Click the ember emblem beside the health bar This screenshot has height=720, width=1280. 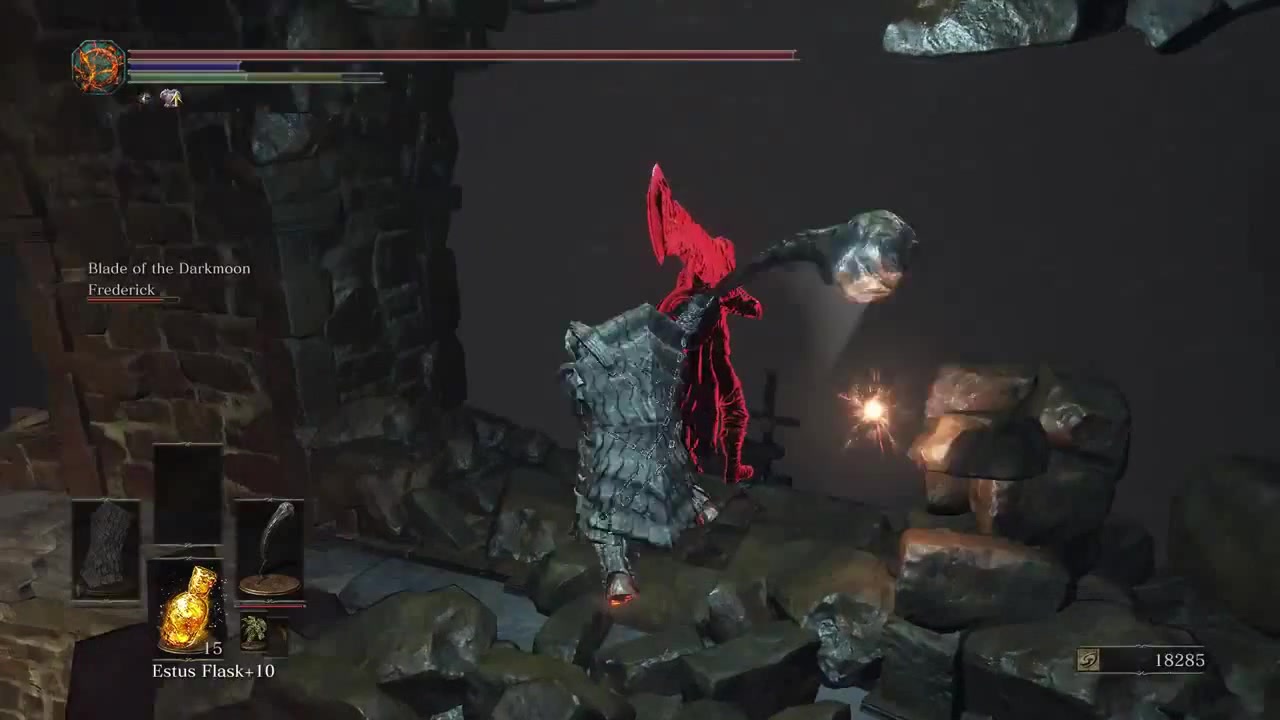click(x=98, y=67)
